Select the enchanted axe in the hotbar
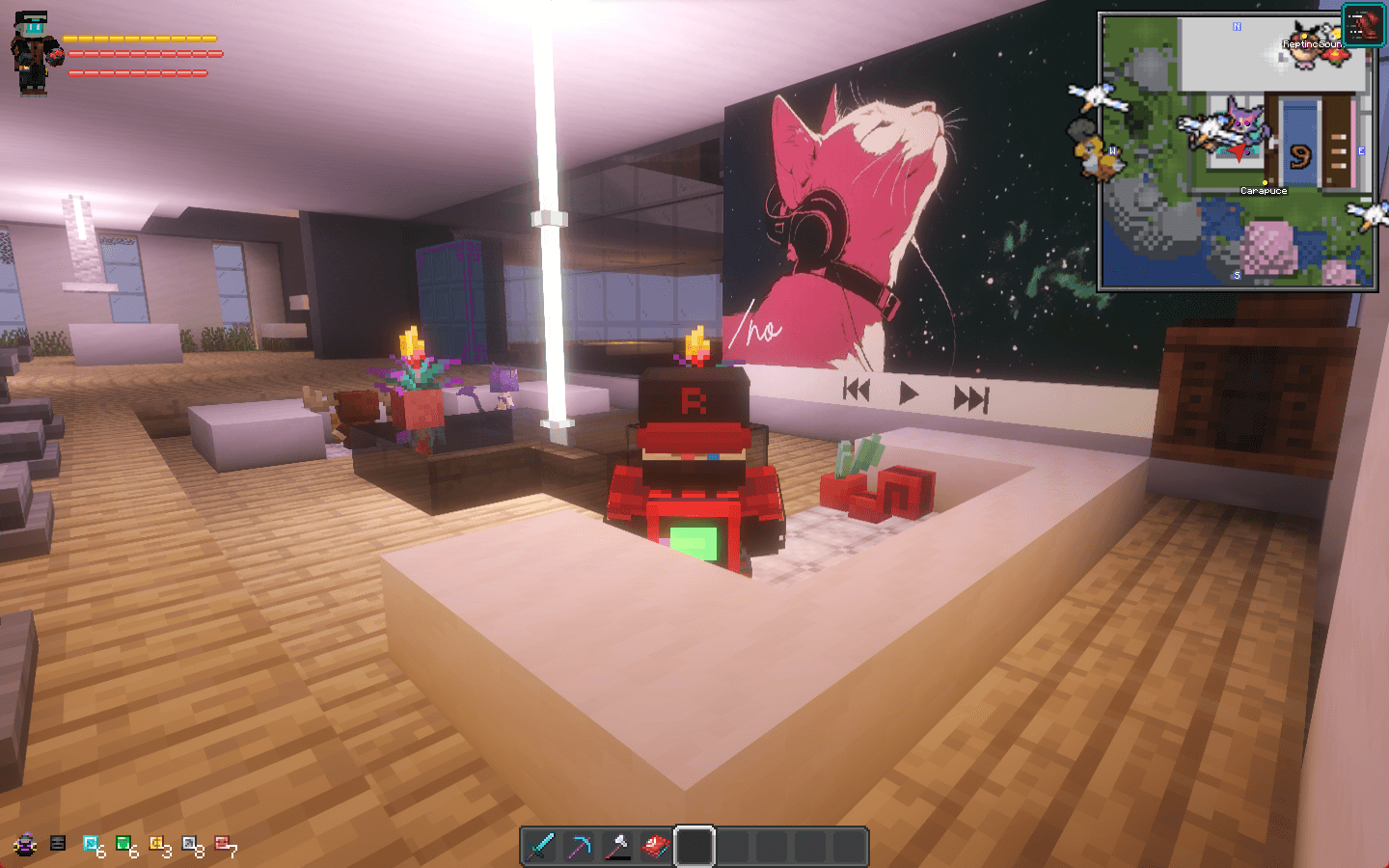Image resolution: width=1389 pixels, height=868 pixels. click(x=618, y=845)
